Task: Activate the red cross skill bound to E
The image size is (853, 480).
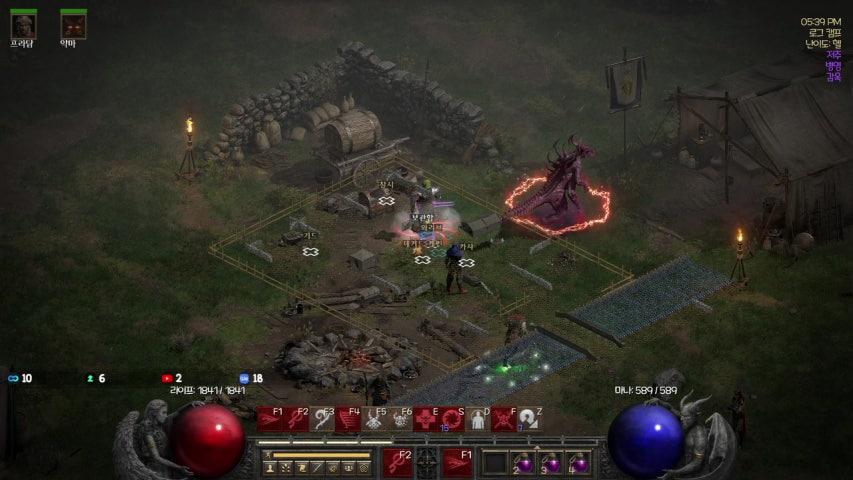Action: [426, 419]
